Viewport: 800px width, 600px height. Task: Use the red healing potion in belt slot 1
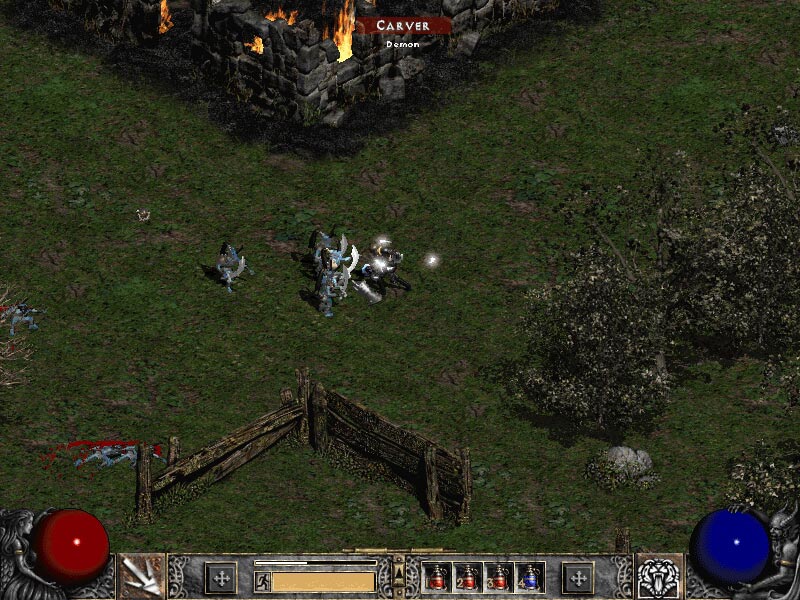[x=436, y=577]
